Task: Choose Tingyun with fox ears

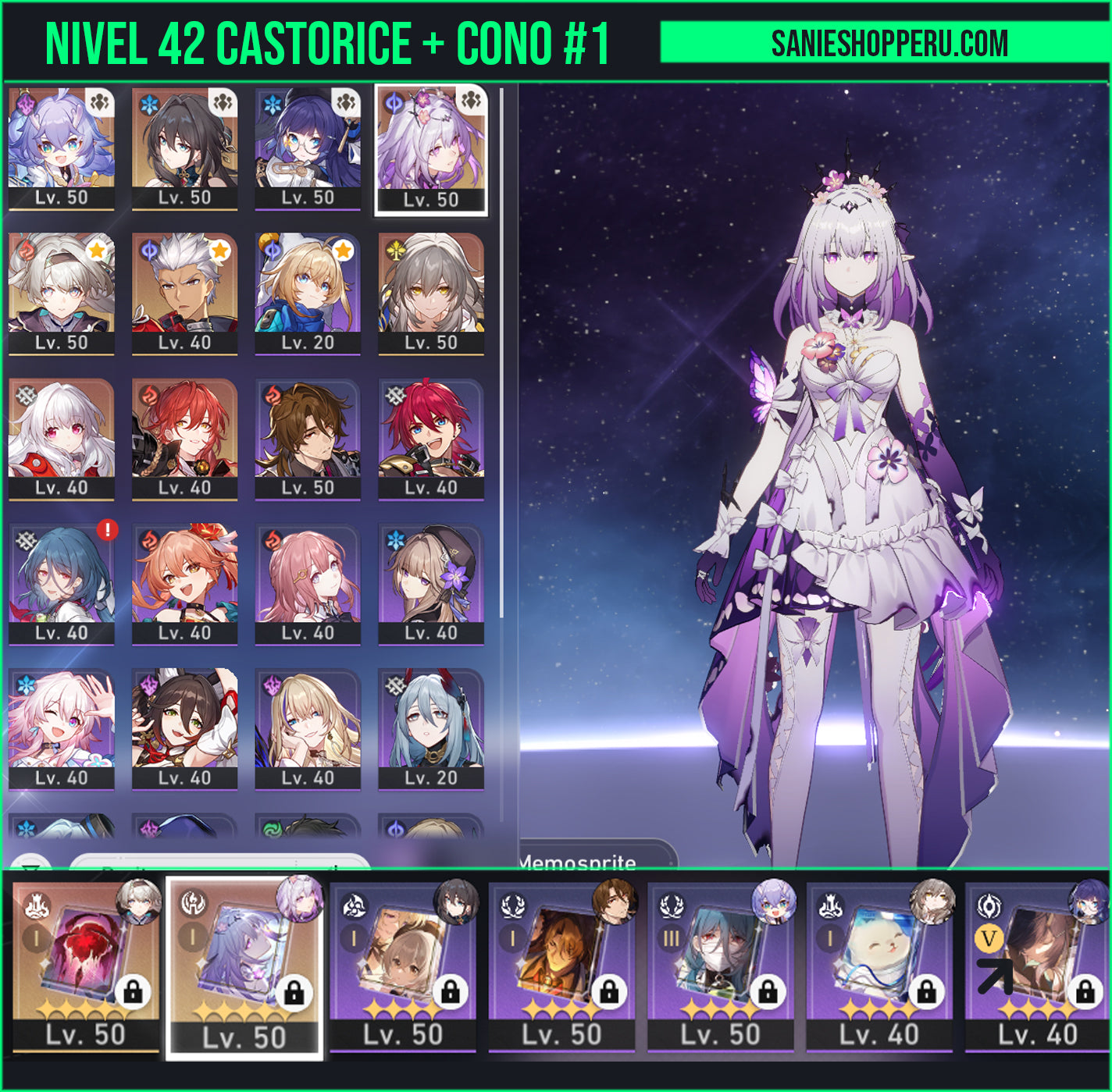Action: tap(184, 728)
